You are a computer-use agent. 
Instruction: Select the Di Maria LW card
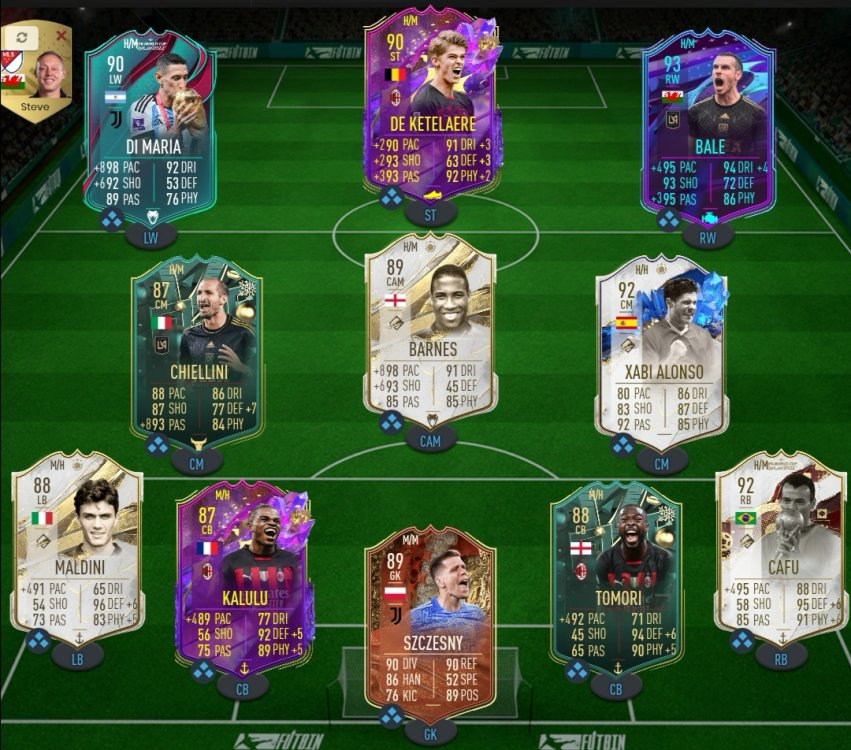[x=152, y=125]
